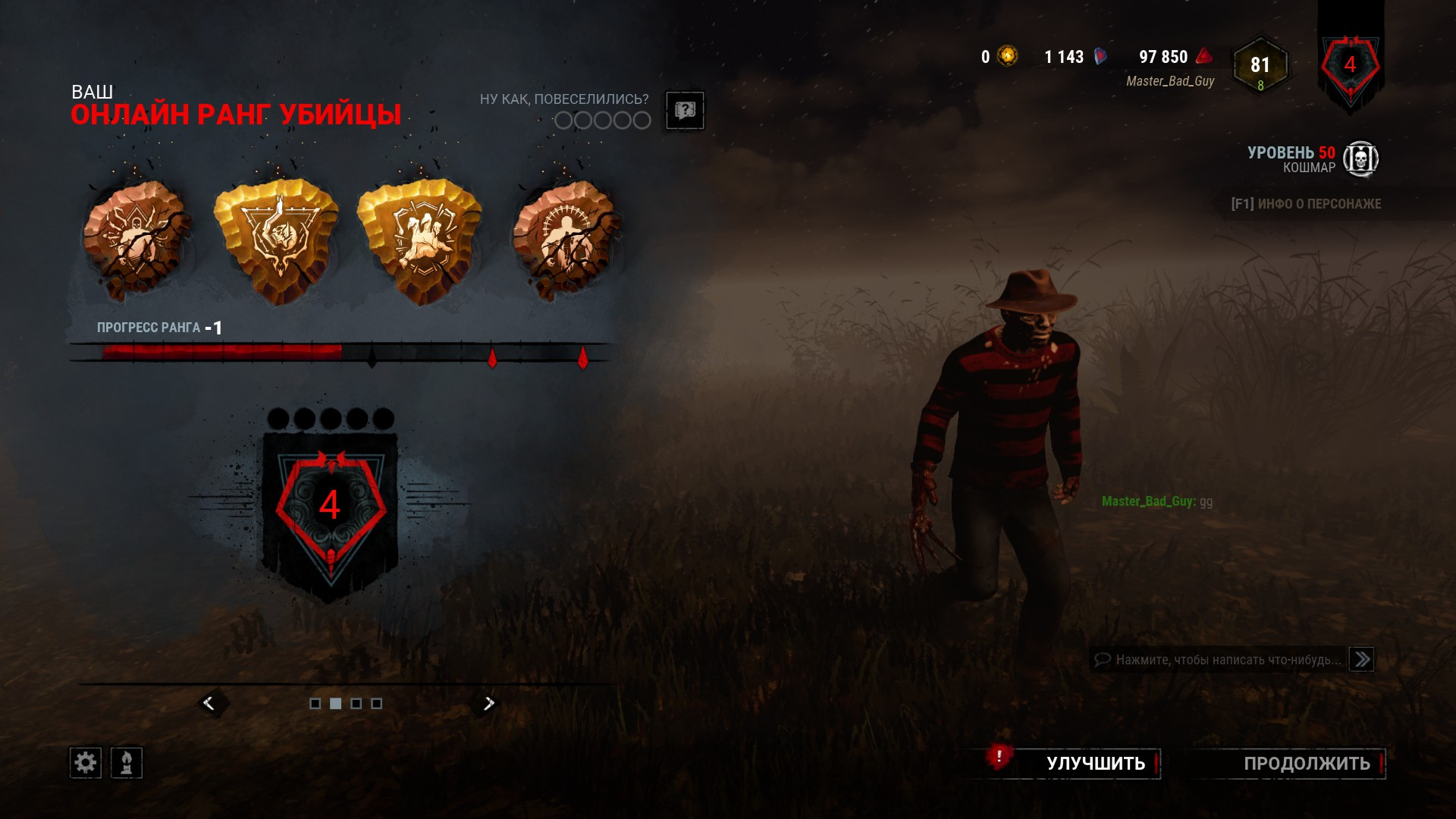Click the rightmost bronze emblem

[565, 235]
